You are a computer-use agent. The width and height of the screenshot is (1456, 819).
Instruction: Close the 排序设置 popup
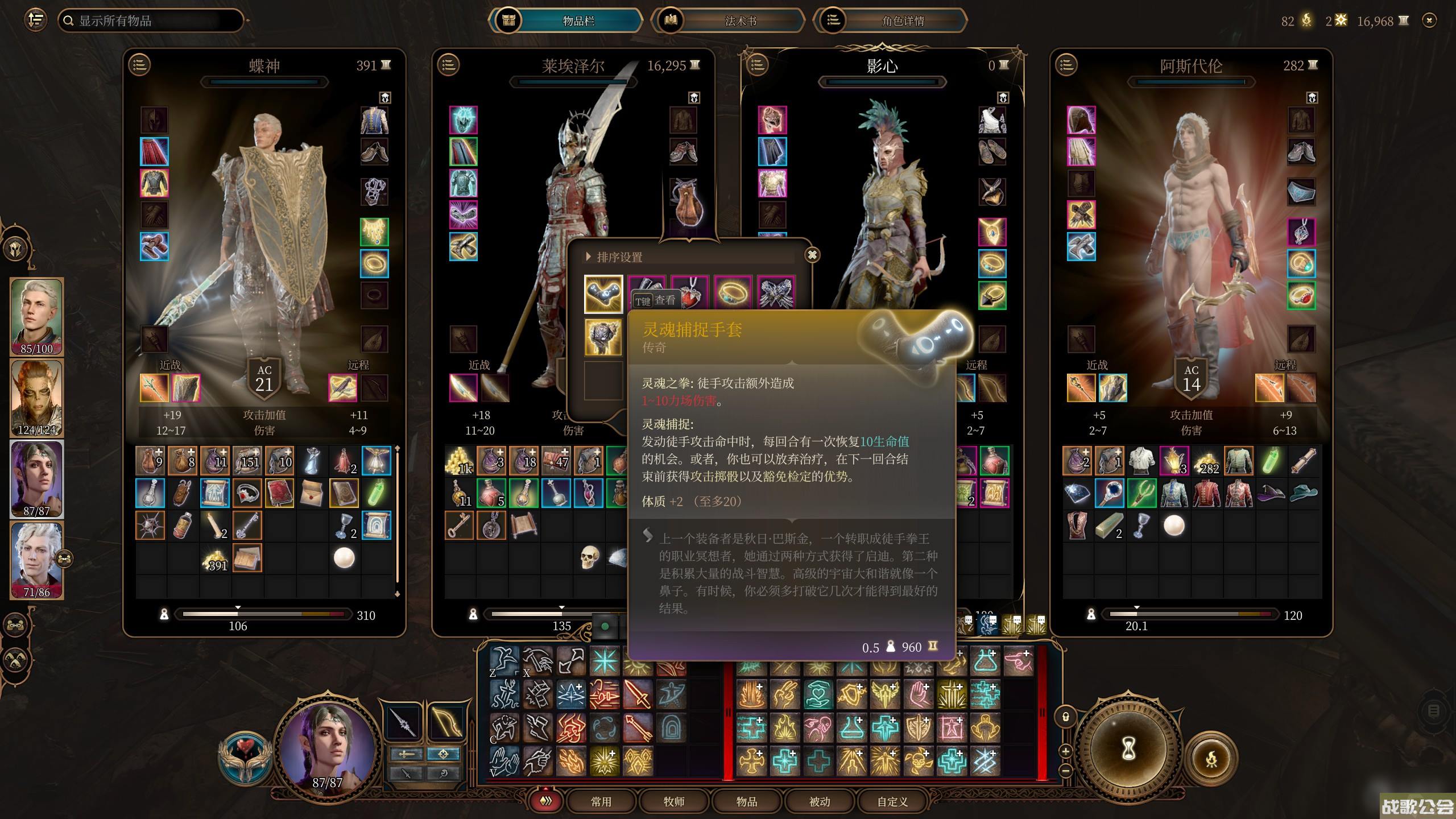click(812, 255)
